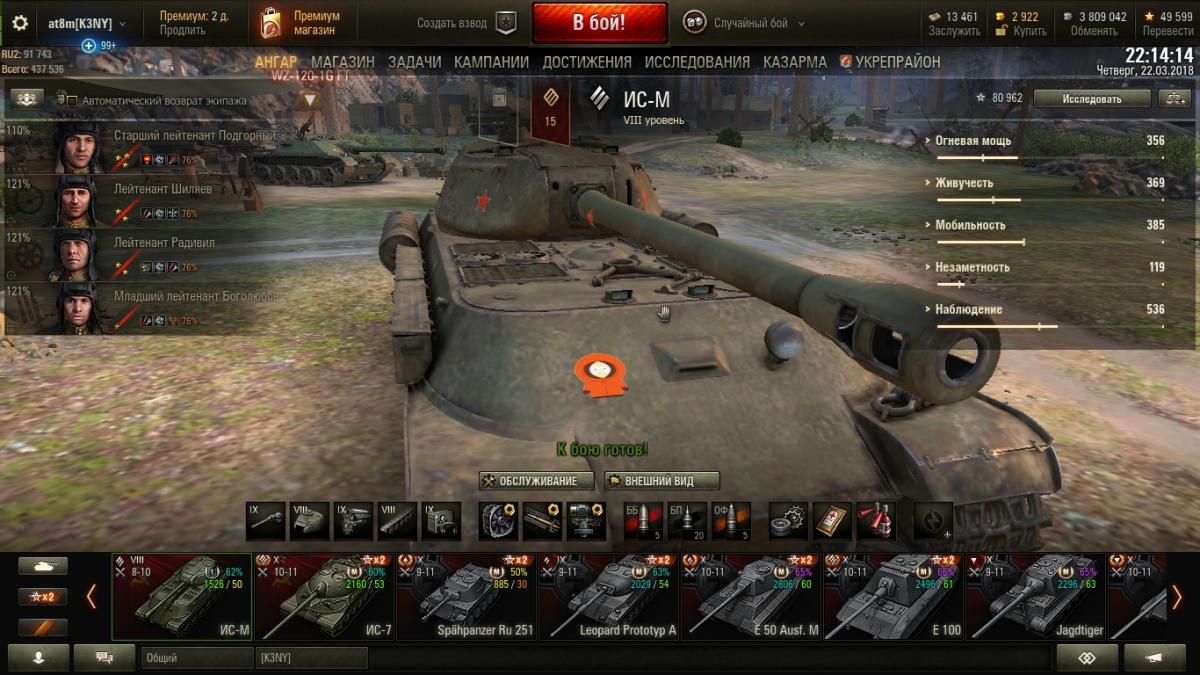Open the Премиум магазин store
1200x675 pixels.
click(300, 23)
